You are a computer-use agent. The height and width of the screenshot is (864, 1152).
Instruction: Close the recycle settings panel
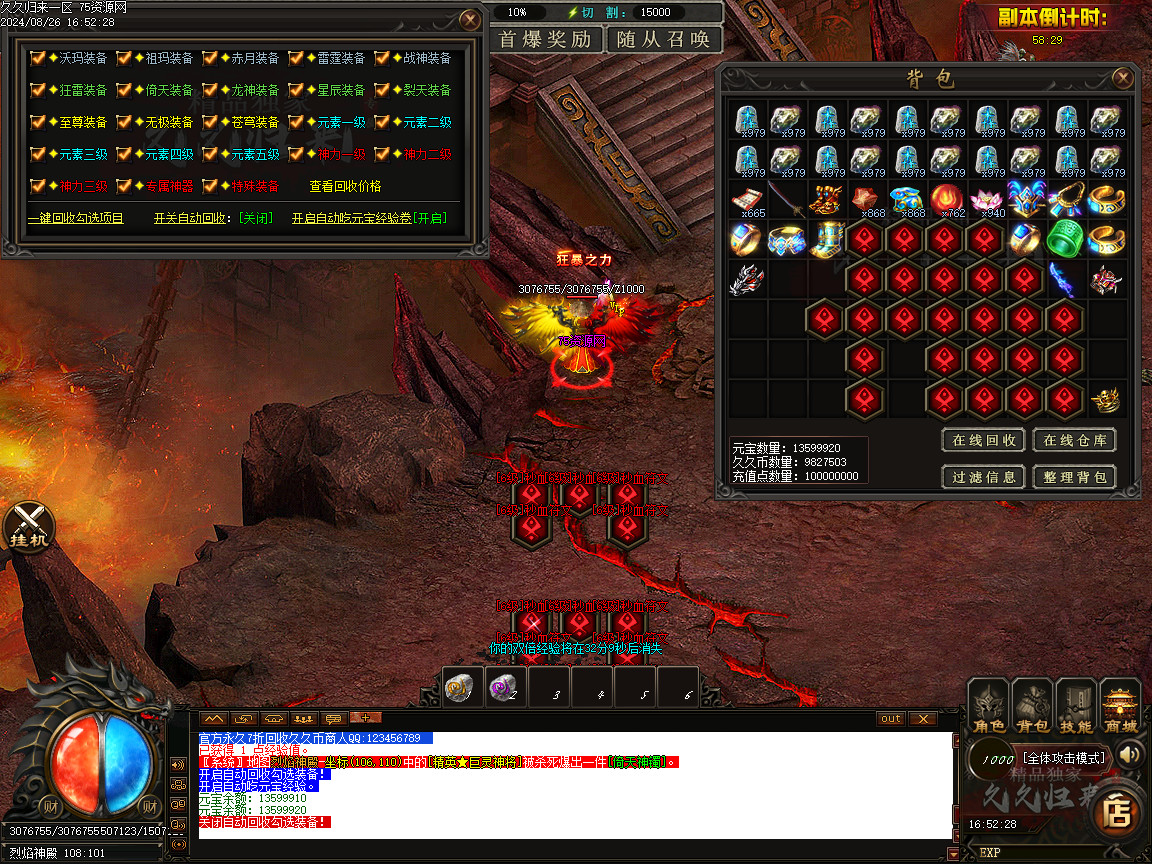[469, 20]
